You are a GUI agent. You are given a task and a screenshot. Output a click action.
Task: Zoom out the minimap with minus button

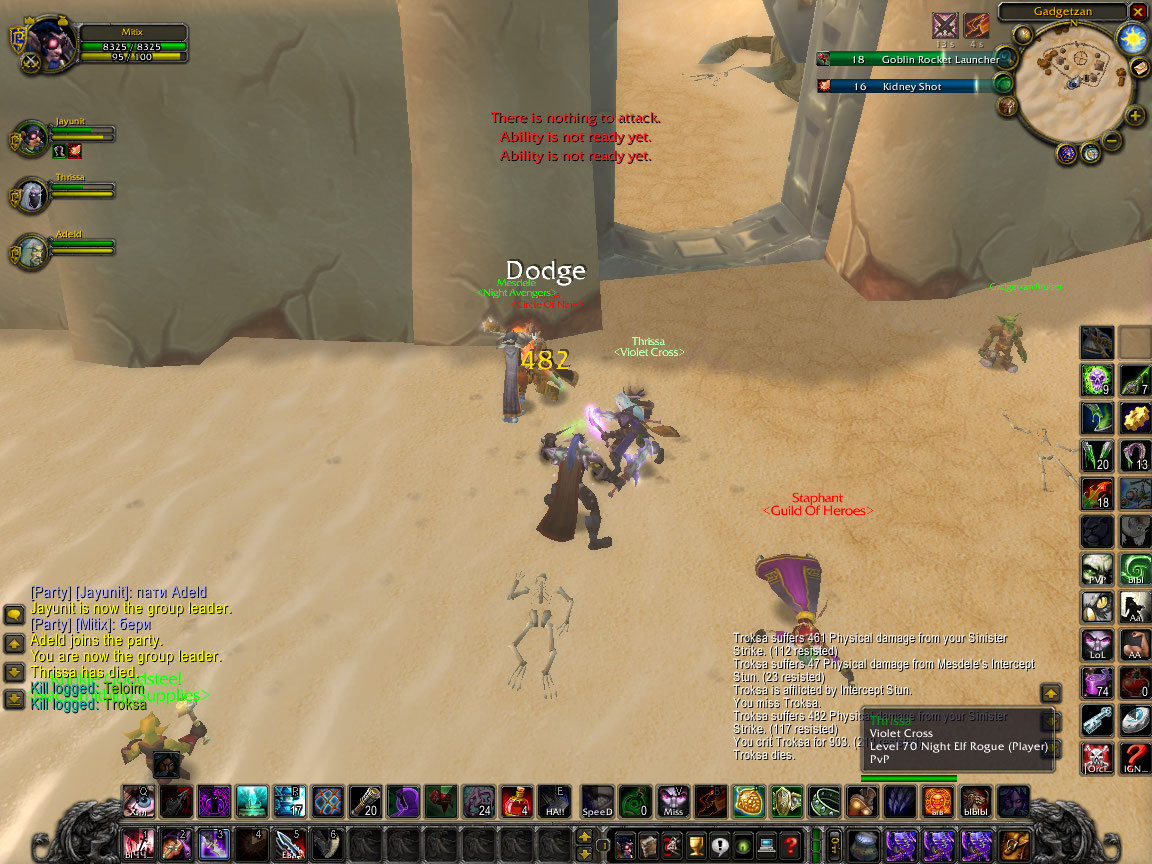point(1111,140)
